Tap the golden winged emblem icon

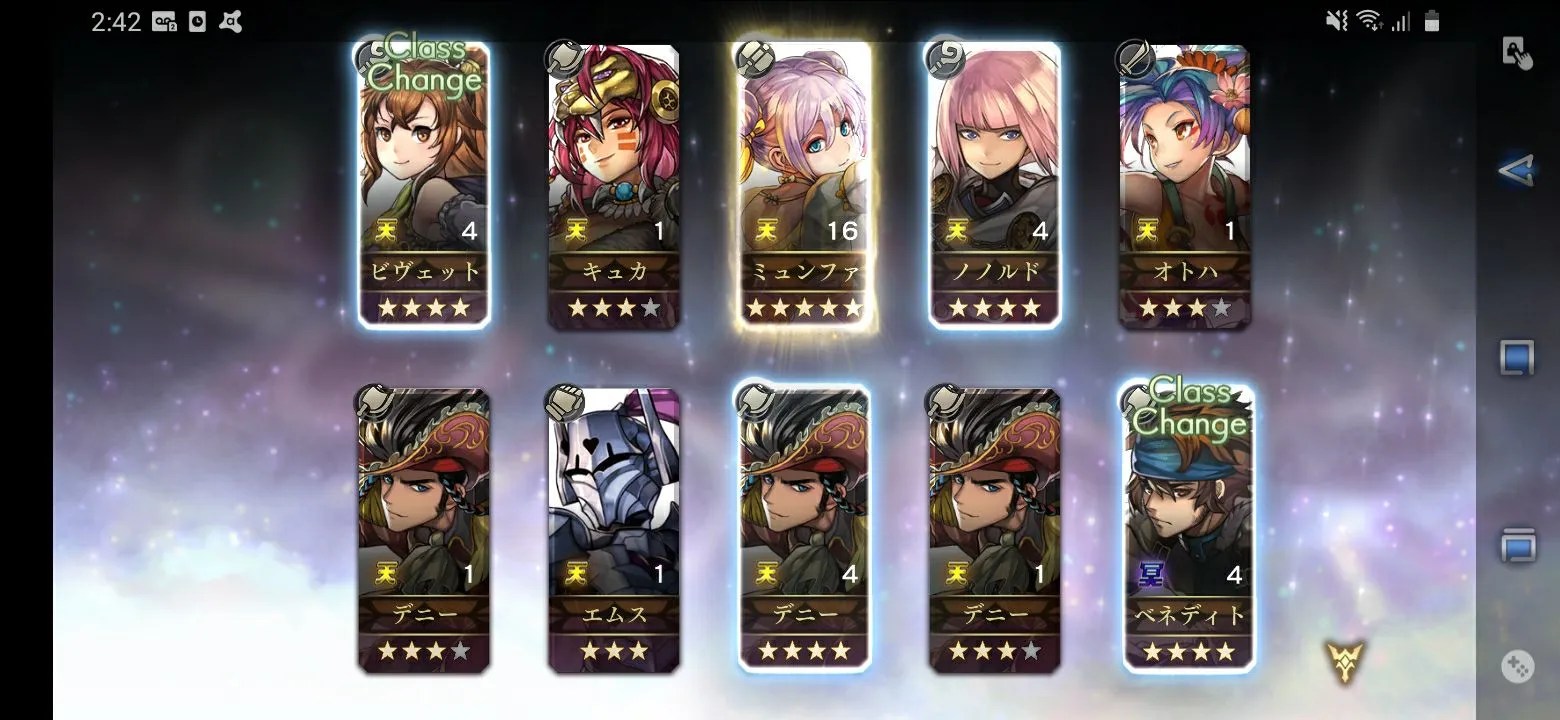click(1345, 658)
